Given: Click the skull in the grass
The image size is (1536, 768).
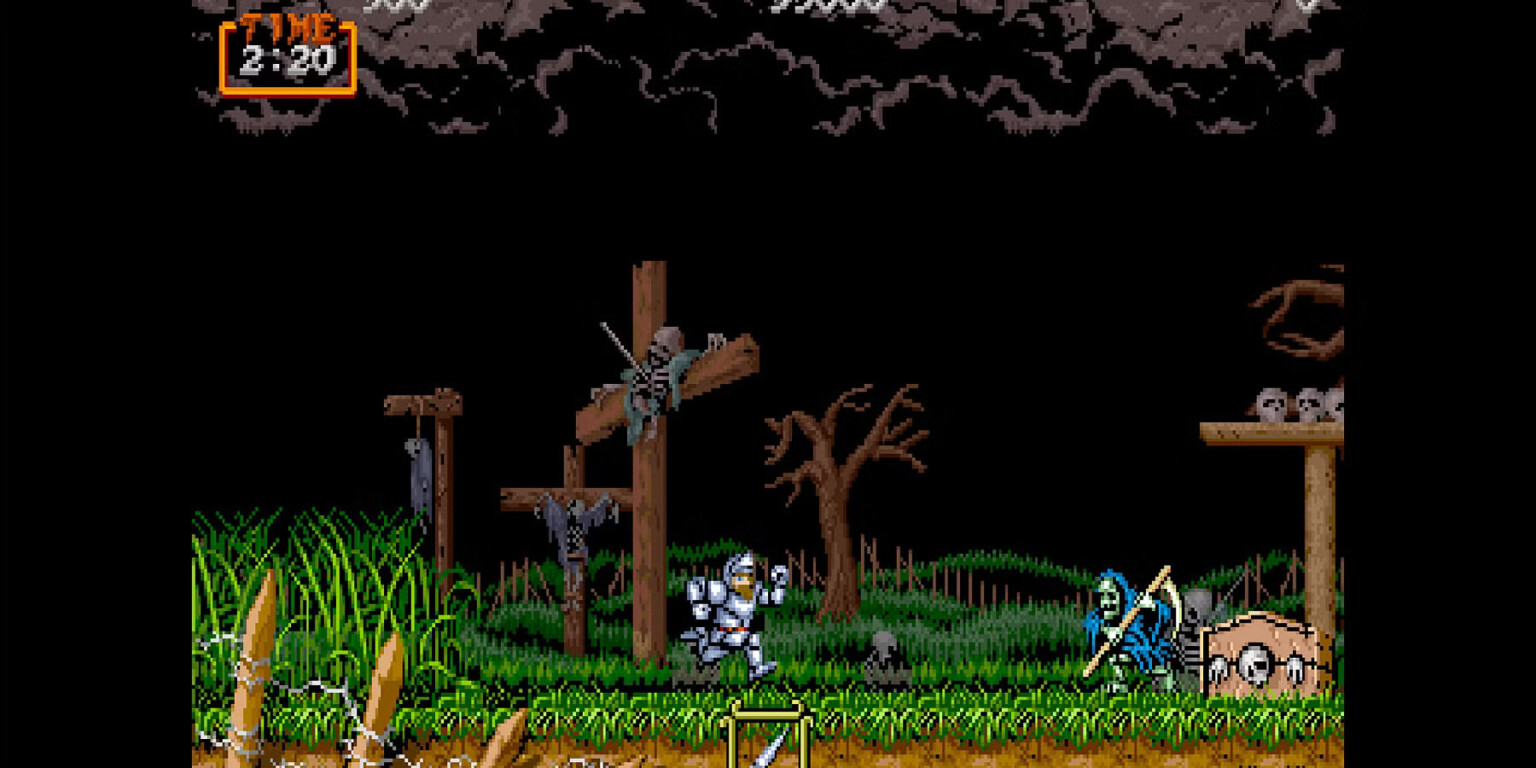Looking at the screenshot, I should coord(884,640).
